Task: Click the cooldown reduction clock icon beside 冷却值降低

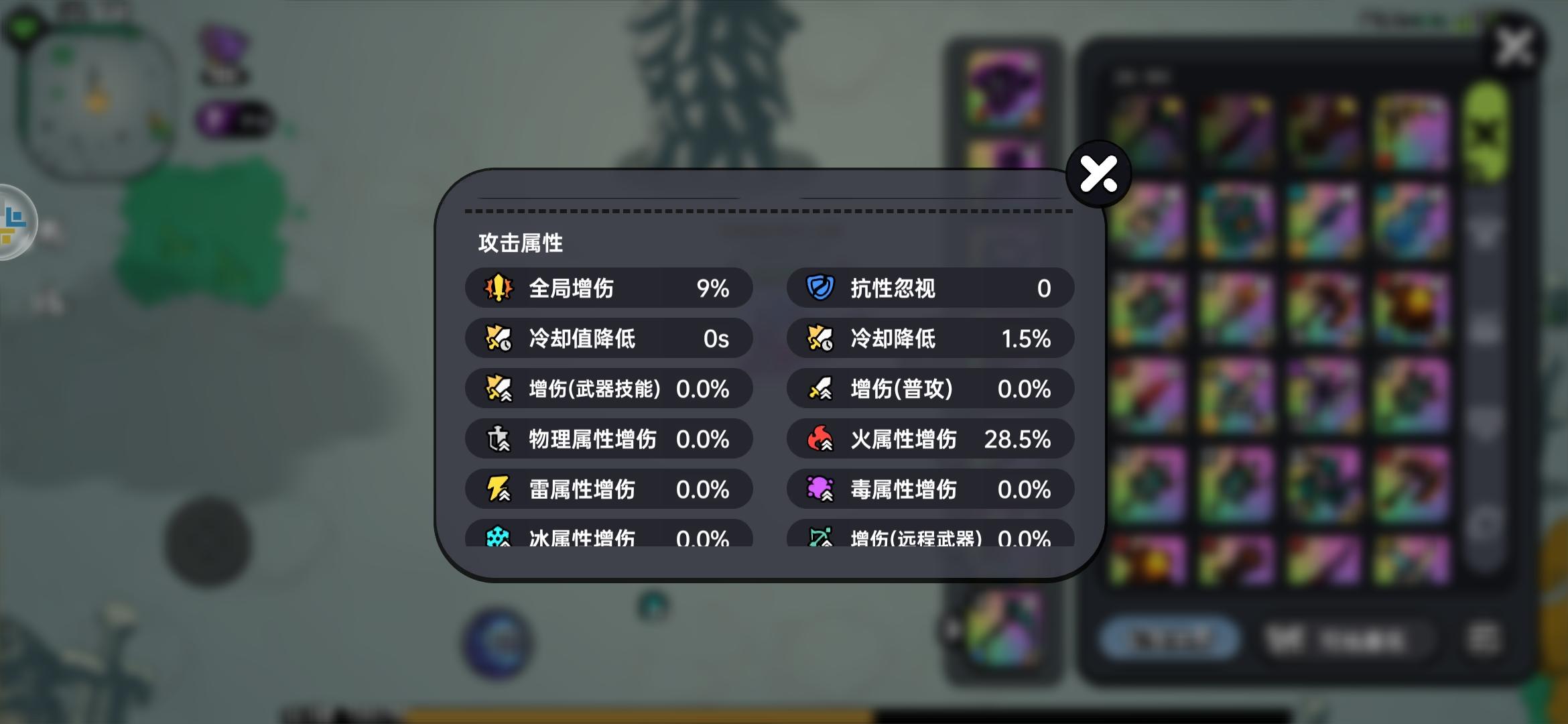Action: coord(497,339)
